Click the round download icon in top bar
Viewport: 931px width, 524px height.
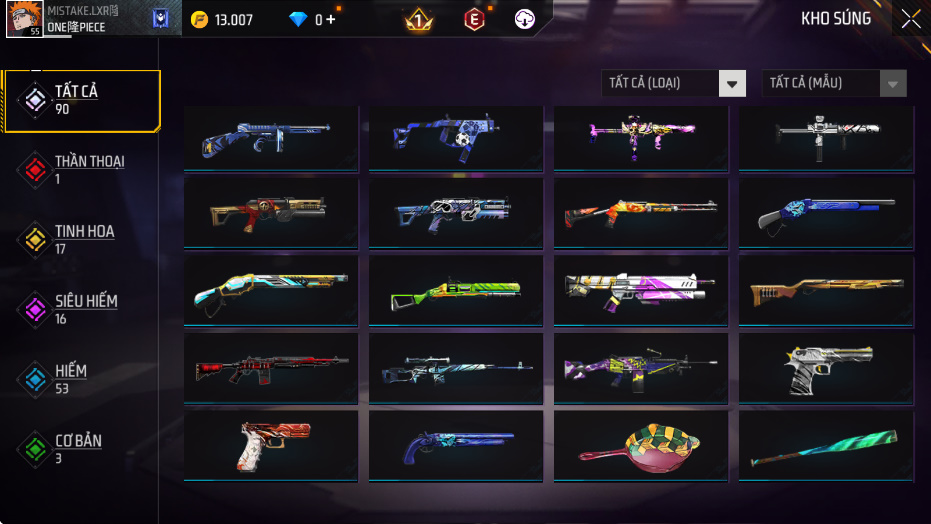[x=525, y=19]
